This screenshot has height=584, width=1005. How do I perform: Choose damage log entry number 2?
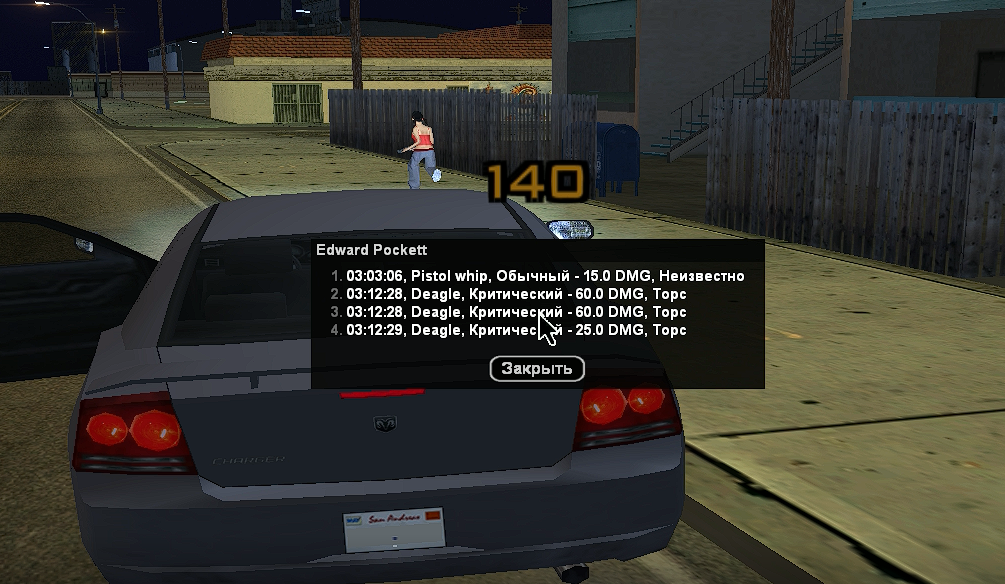[x=516, y=294]
